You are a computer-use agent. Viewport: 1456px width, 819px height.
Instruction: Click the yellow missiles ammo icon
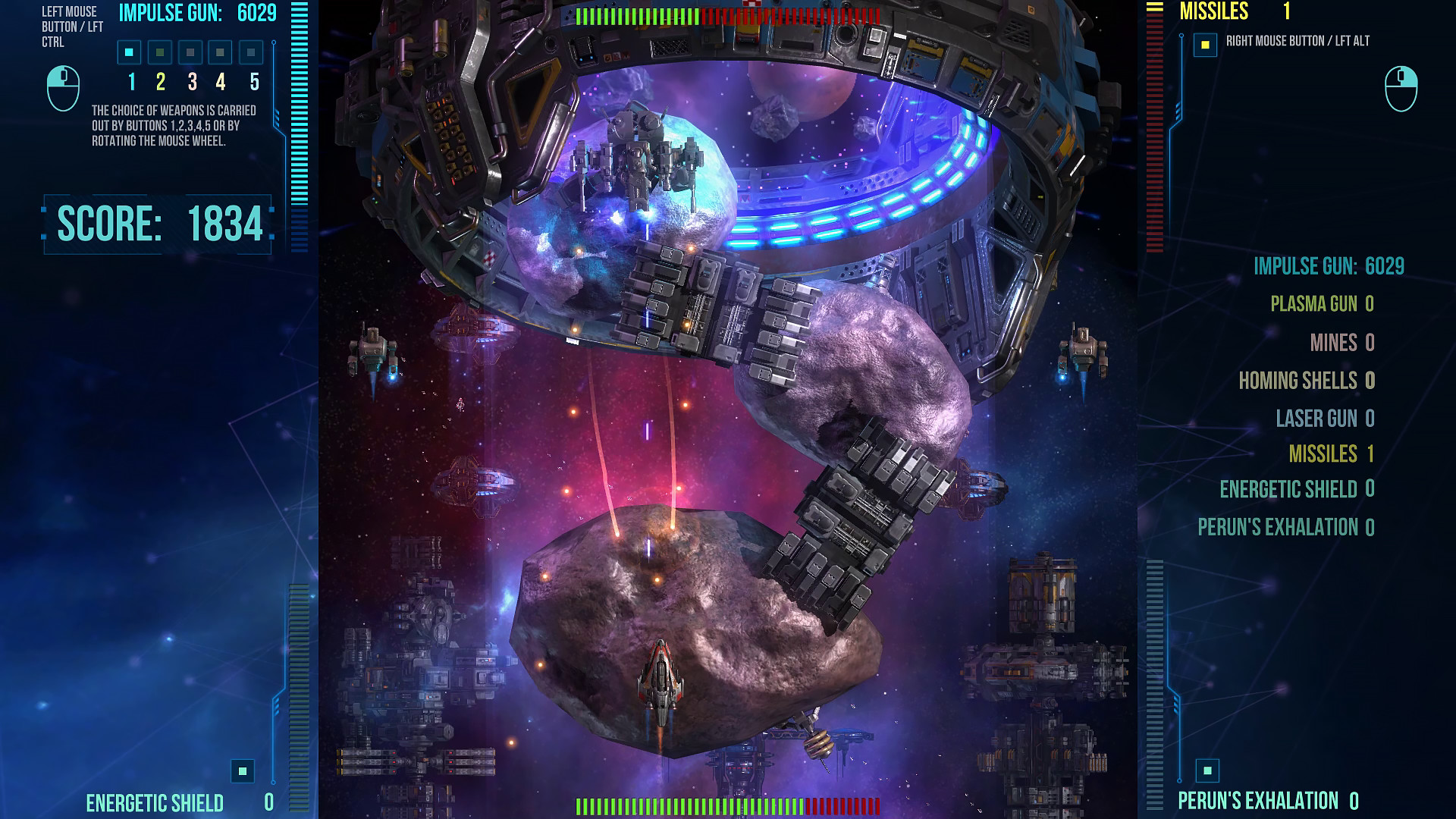[1205, 44]
